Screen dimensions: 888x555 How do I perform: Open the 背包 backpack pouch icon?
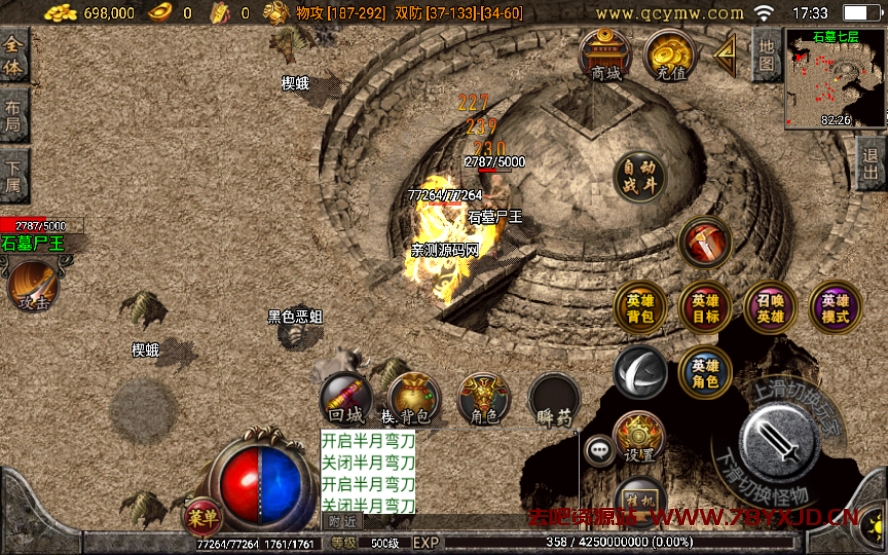click(413, 399)
